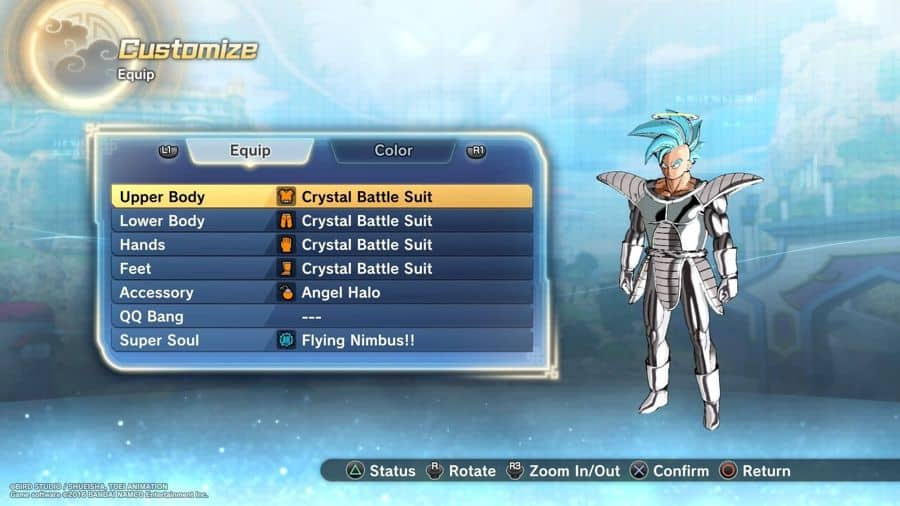
Task: Switch to the Color tab
Action: pyautogui.click(x=393, y=151)
